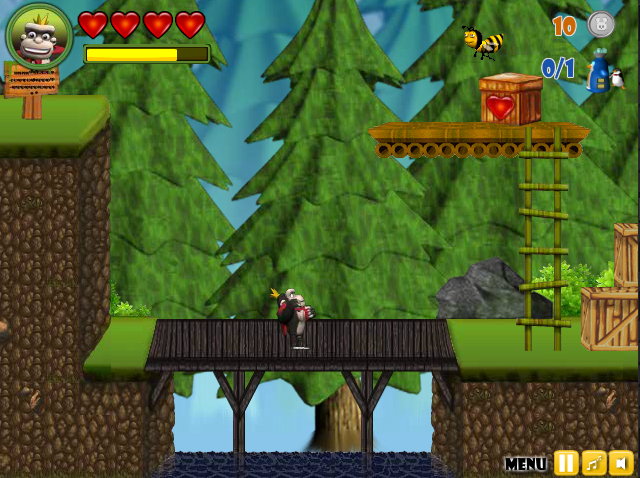
Task: Mute the sound effects speaker
Action: coord(621,463)
